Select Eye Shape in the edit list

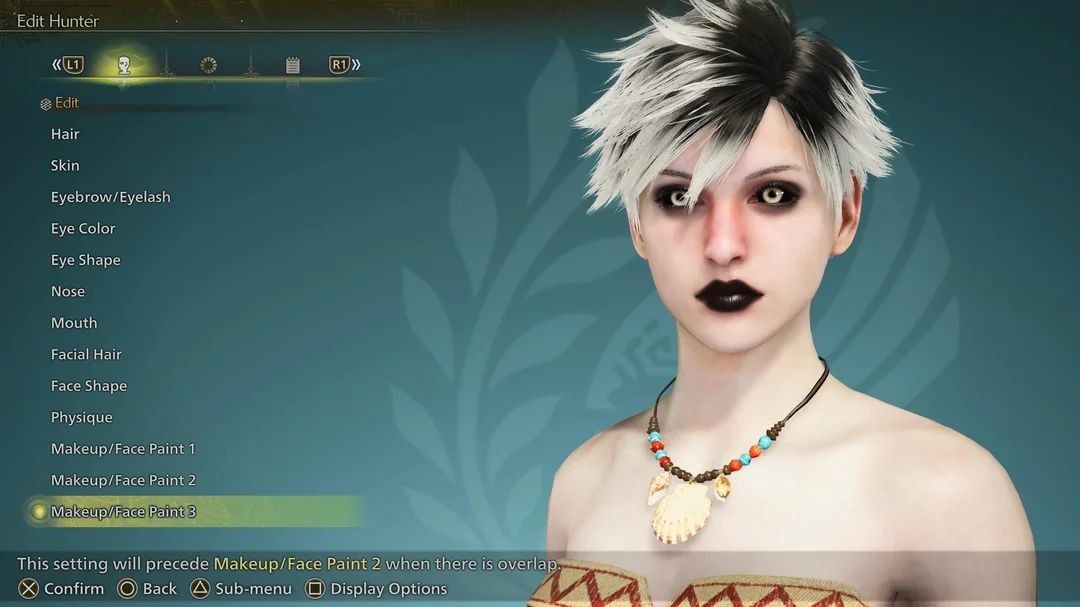click(85, 260)
